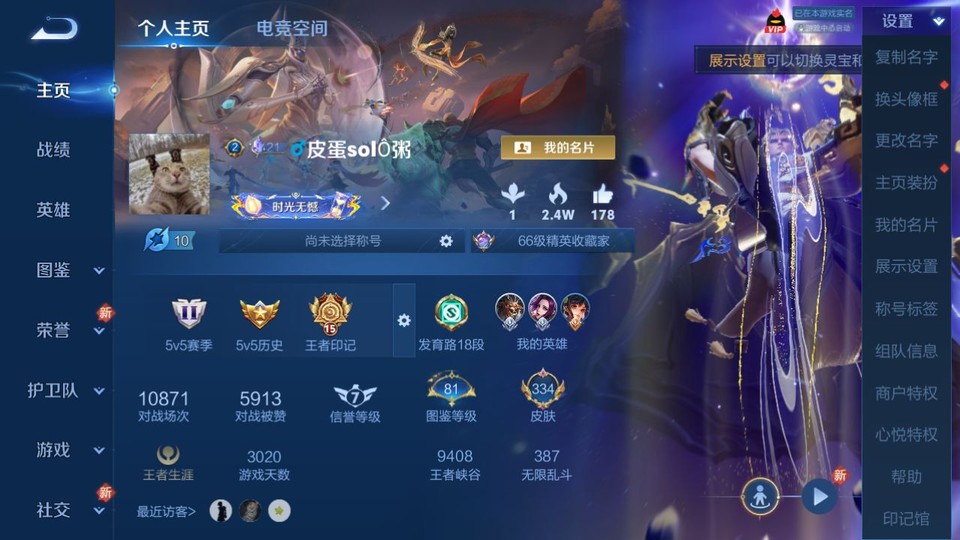Open the 信誉等级 credit rating

(355, 400)
